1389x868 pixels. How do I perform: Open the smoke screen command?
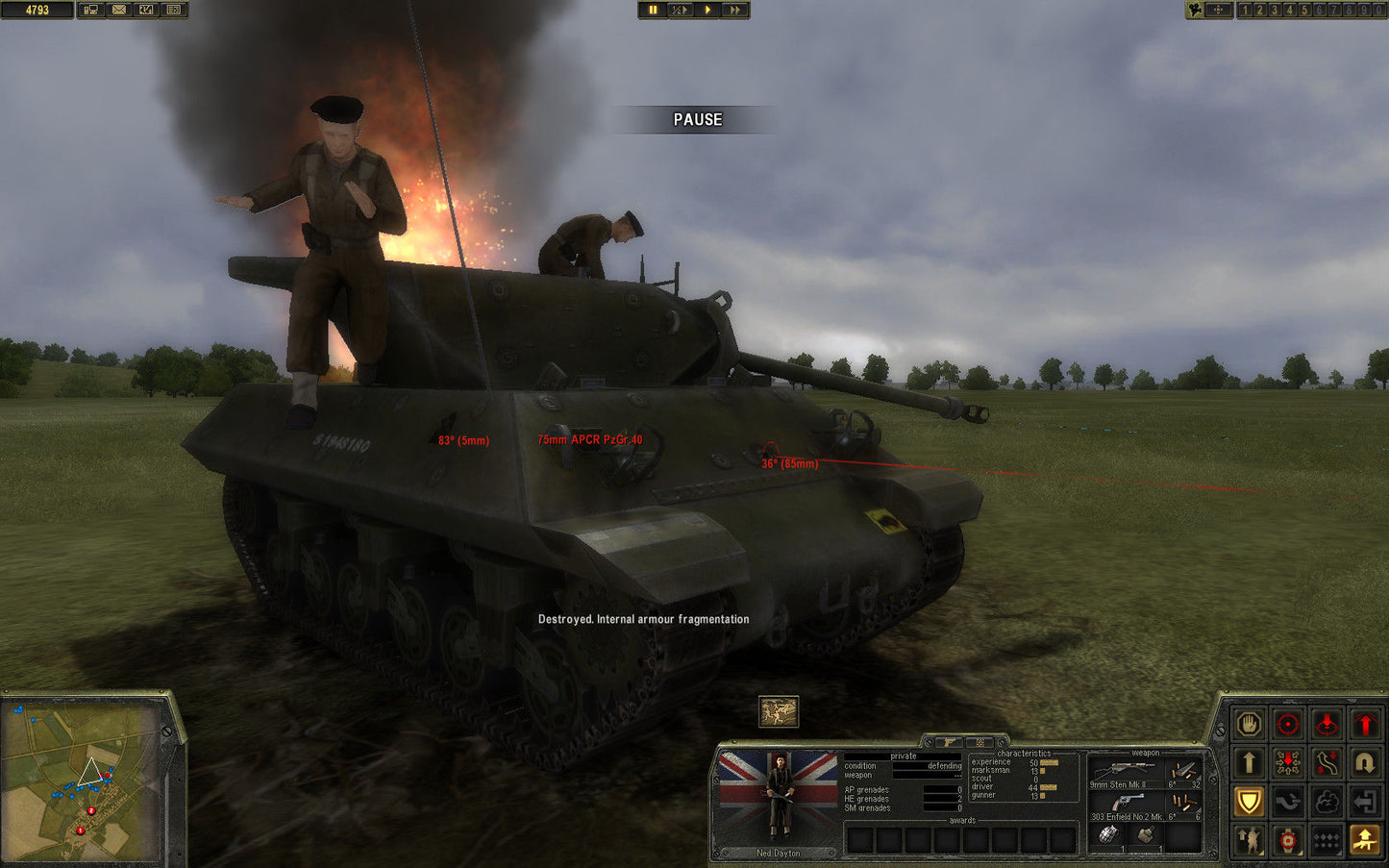point(1327,802)
